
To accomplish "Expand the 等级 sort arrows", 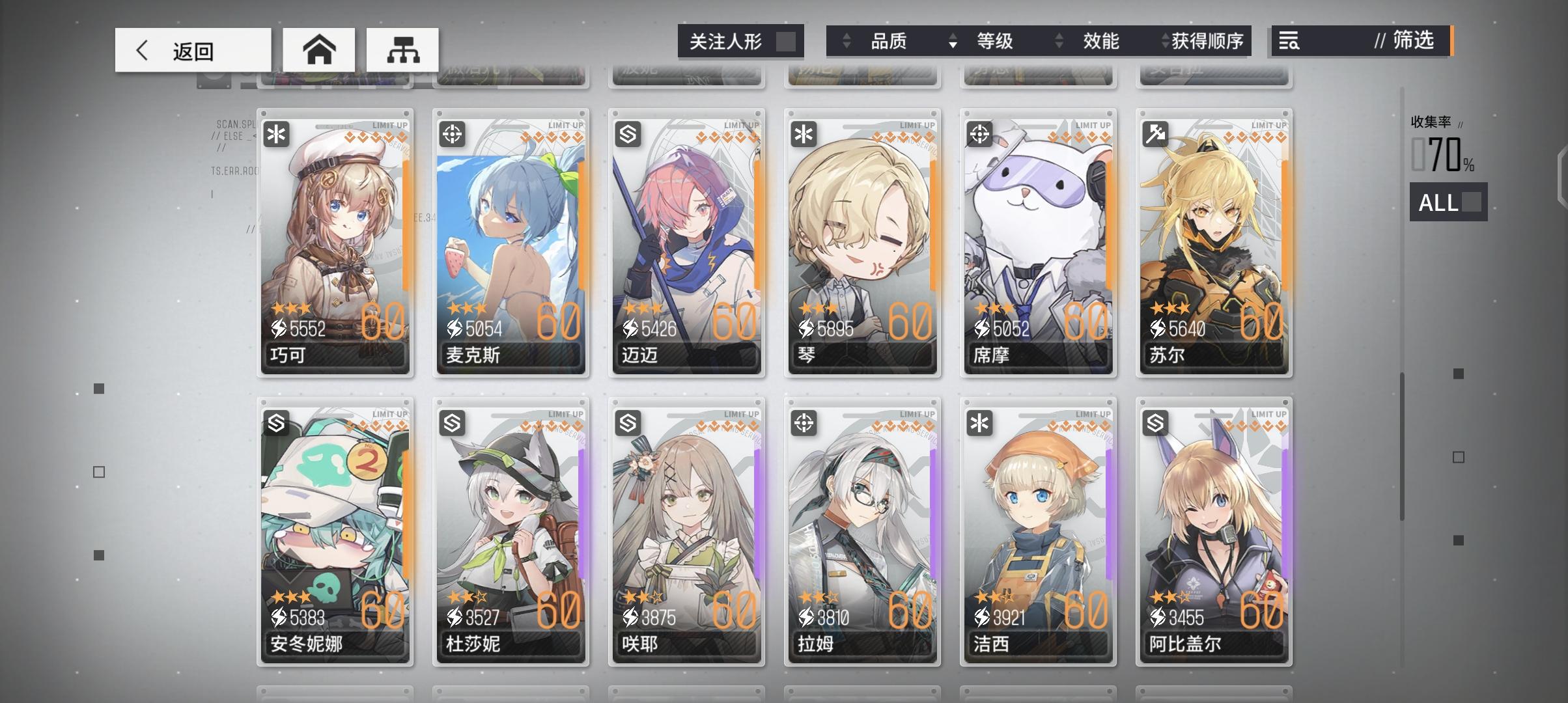I will (953, 41).
